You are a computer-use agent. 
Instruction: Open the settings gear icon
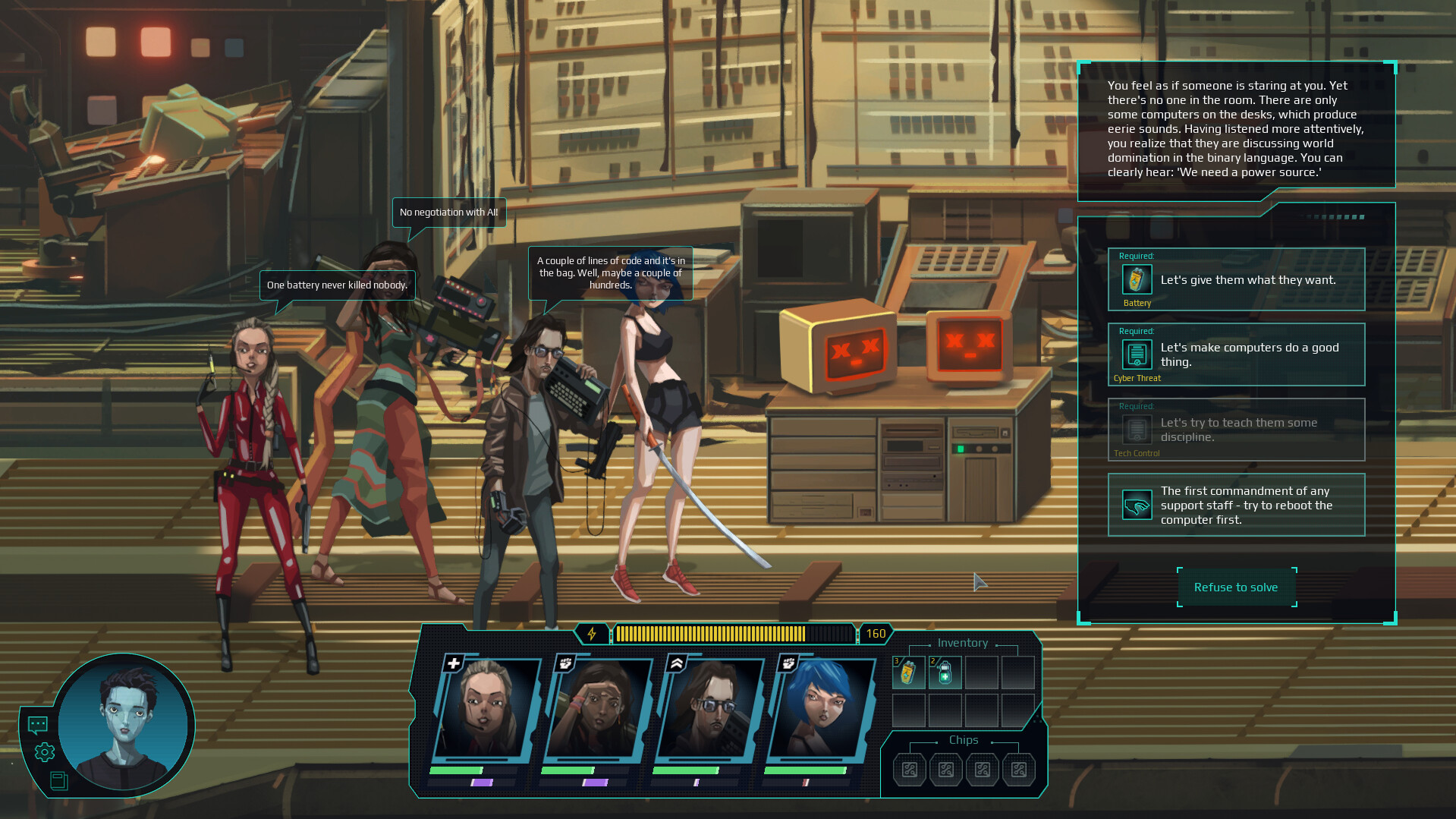pyautogui.click(x=44, y=751)
